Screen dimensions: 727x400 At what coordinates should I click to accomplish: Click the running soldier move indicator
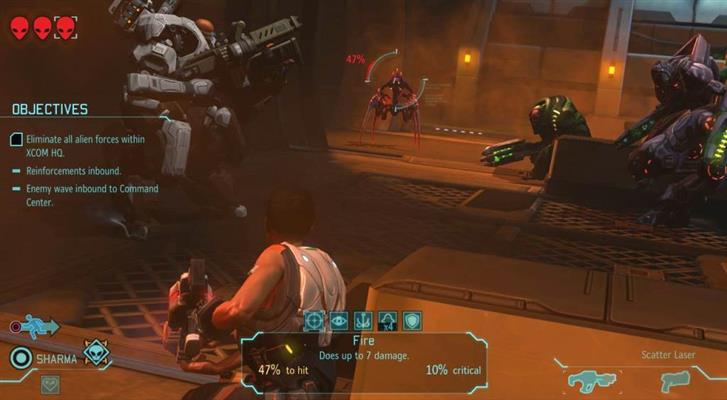pos(40,326)
